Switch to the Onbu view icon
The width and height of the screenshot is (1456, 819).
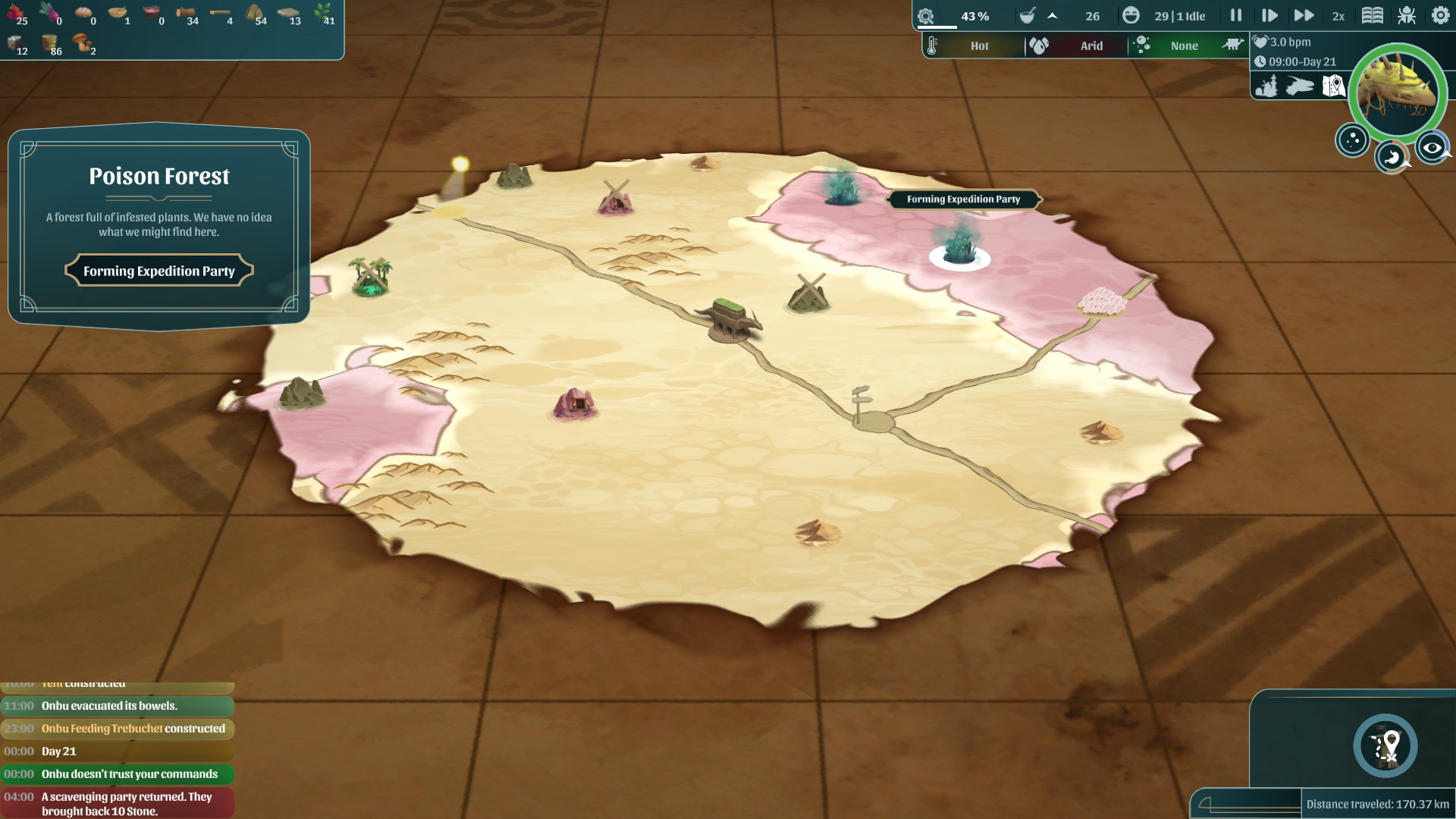pos(1300,86)
